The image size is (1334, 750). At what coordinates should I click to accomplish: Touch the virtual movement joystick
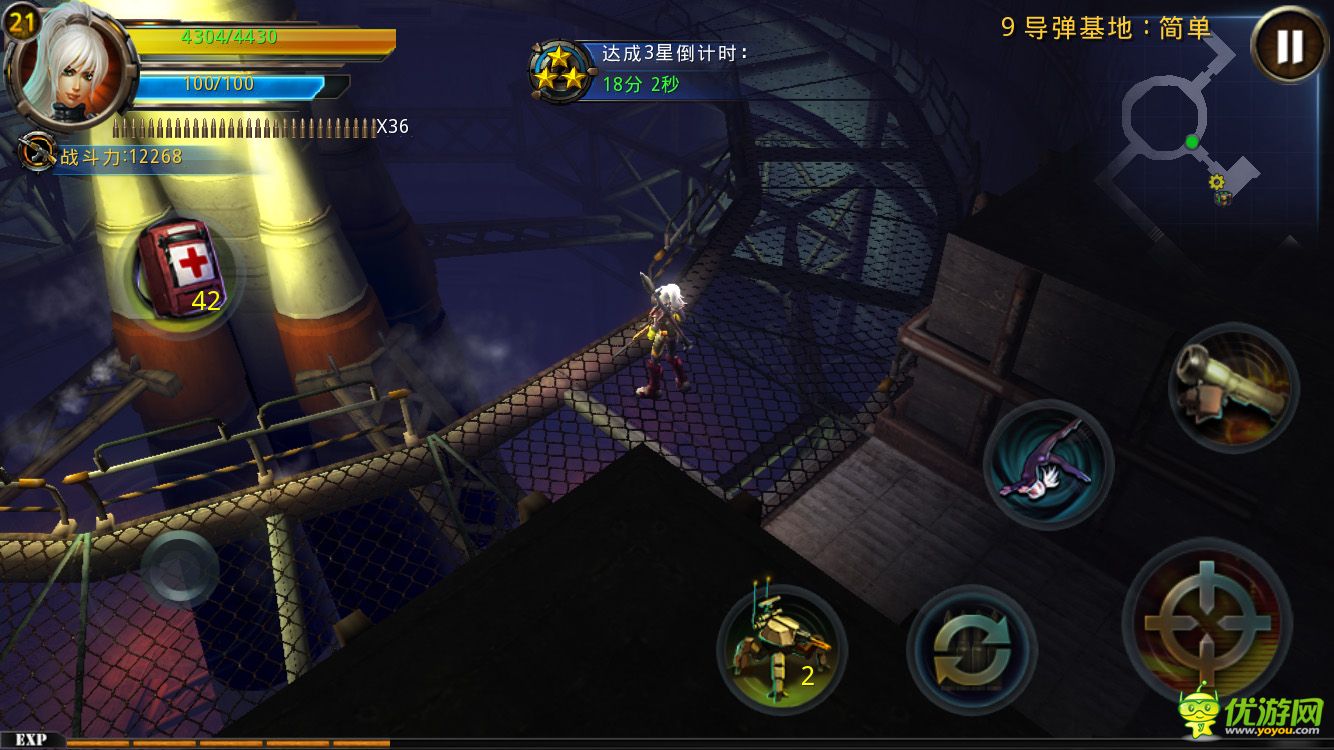click(180, 568)
